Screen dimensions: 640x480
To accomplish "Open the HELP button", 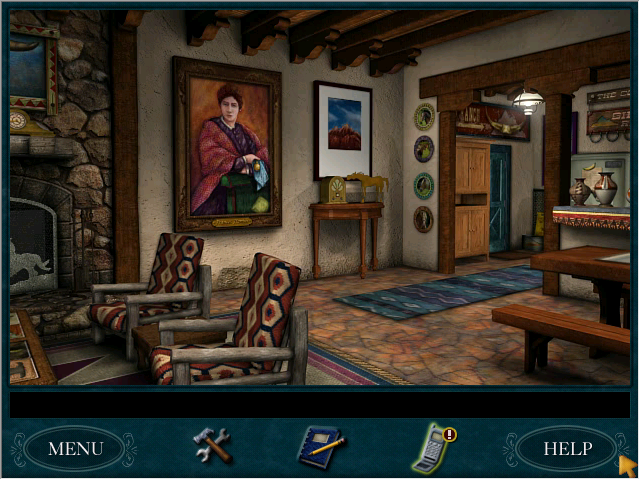I will [x=567, y=448].
